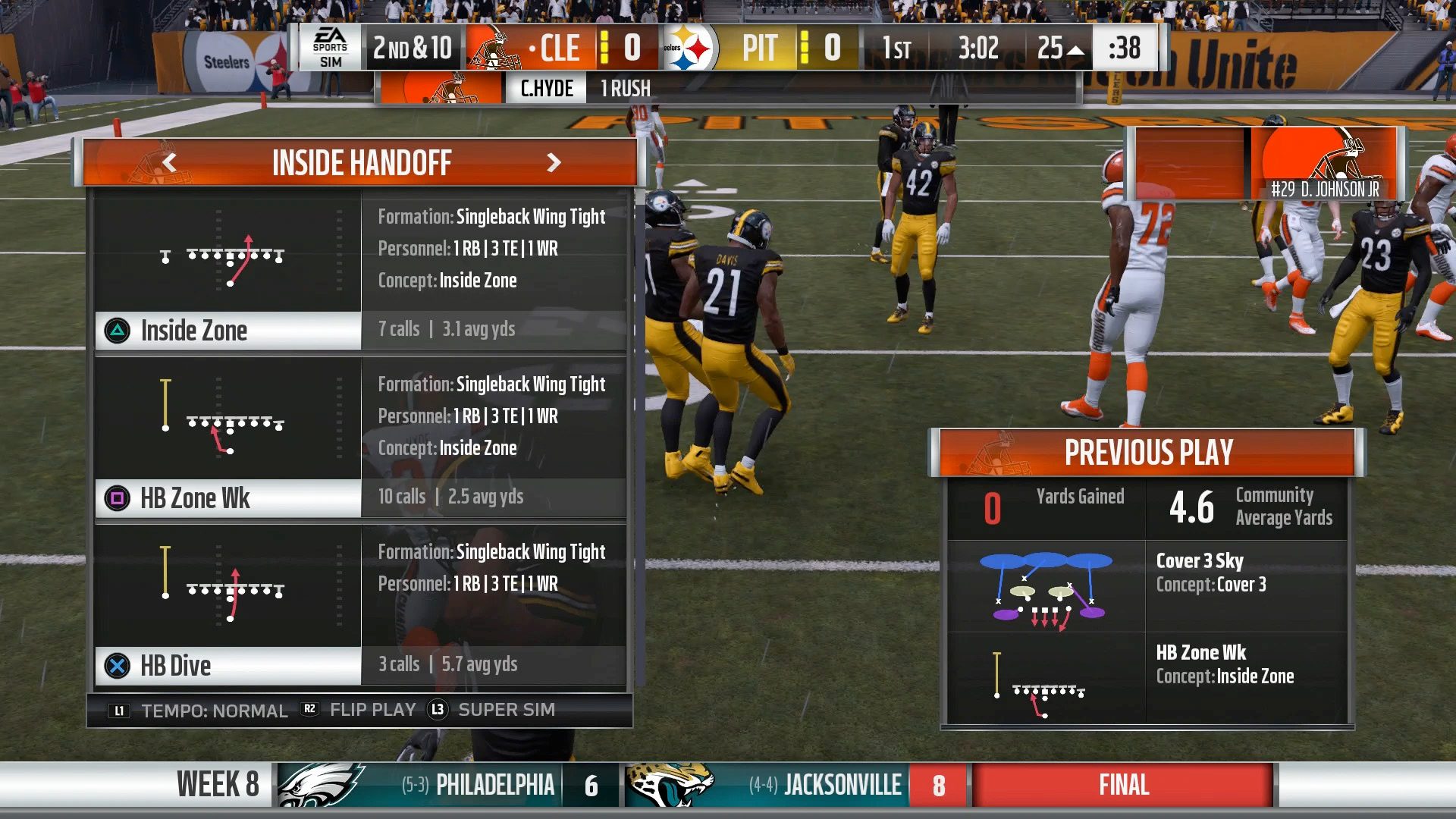Click the Browns helmet logo in the scoreboard
Image resolution: width=1456 pixels, height=819 pixels.
click(x=494, y=49)
